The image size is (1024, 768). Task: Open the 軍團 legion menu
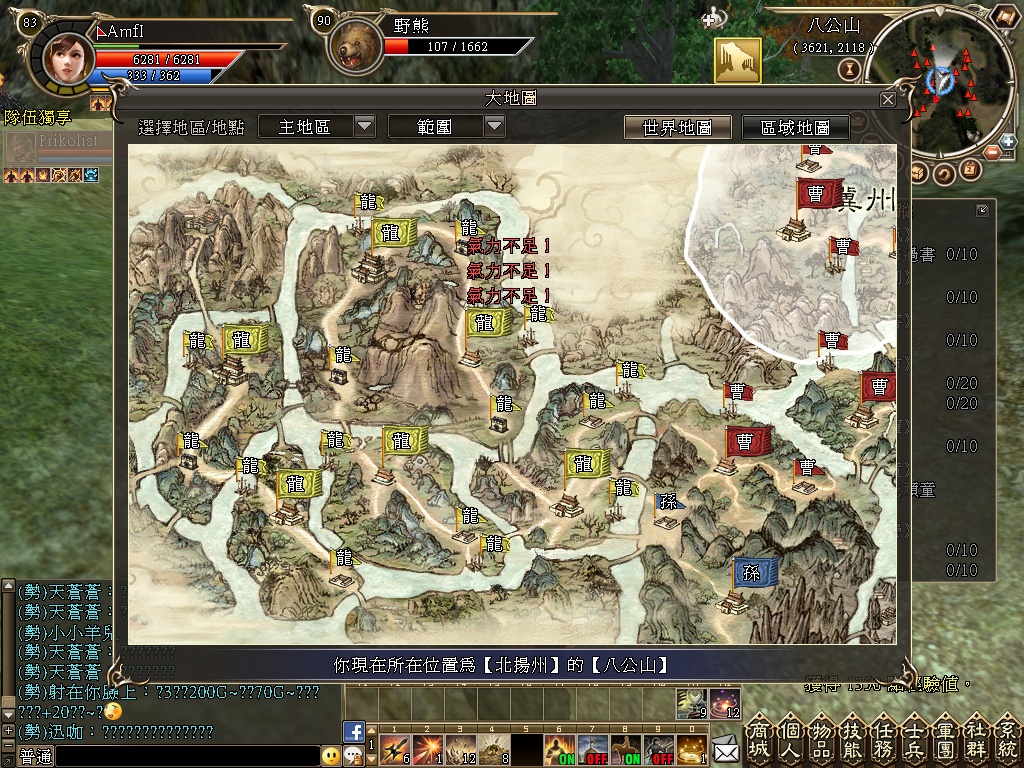click(x=945, y=738)
